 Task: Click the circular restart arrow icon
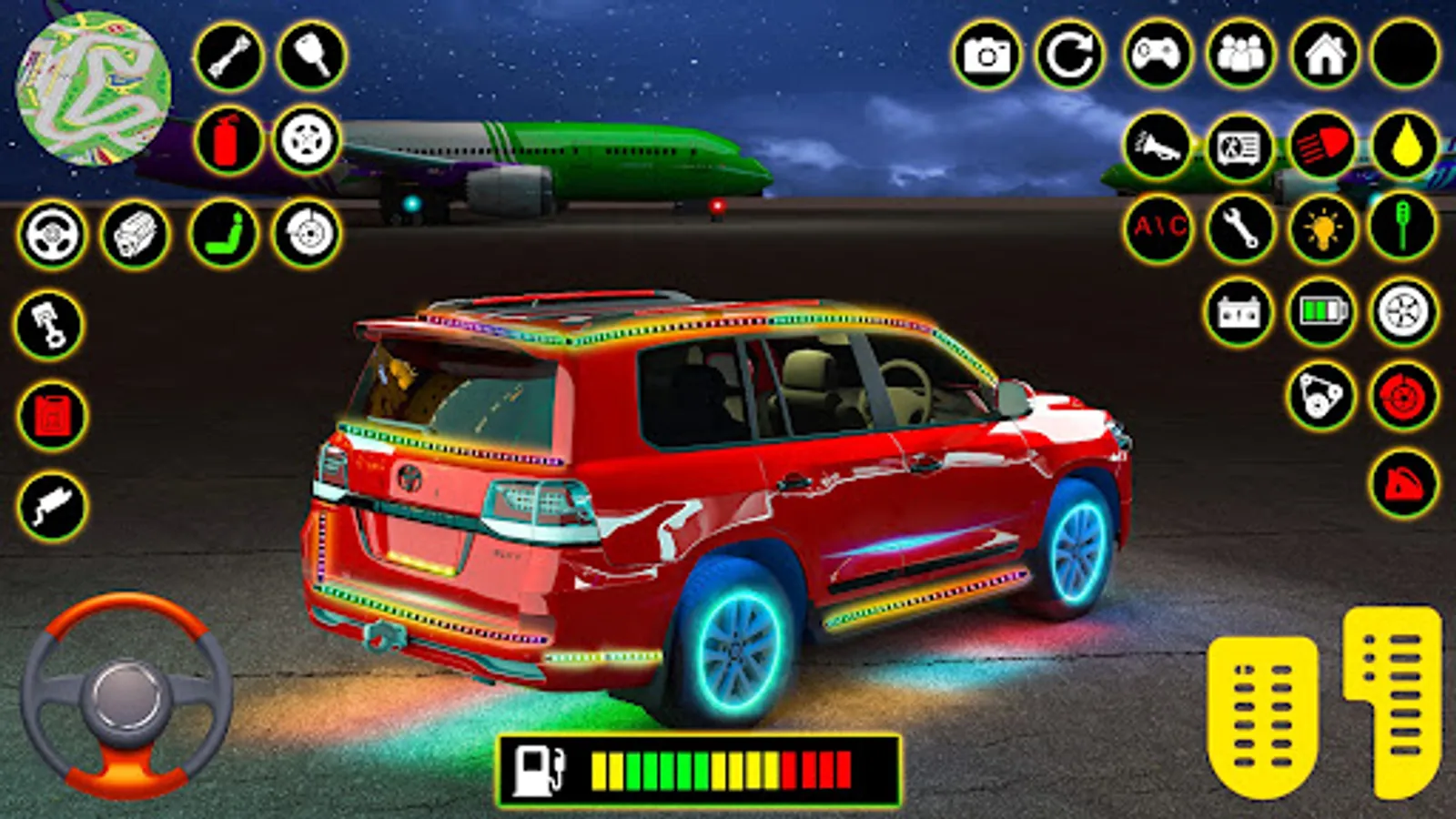(x=1069, y=56)
